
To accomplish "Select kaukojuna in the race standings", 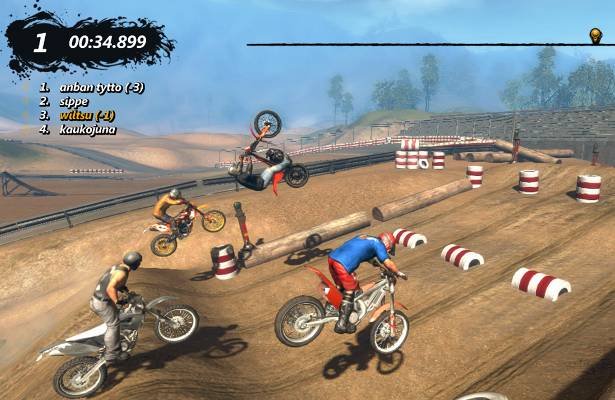I will pos(85,129).
